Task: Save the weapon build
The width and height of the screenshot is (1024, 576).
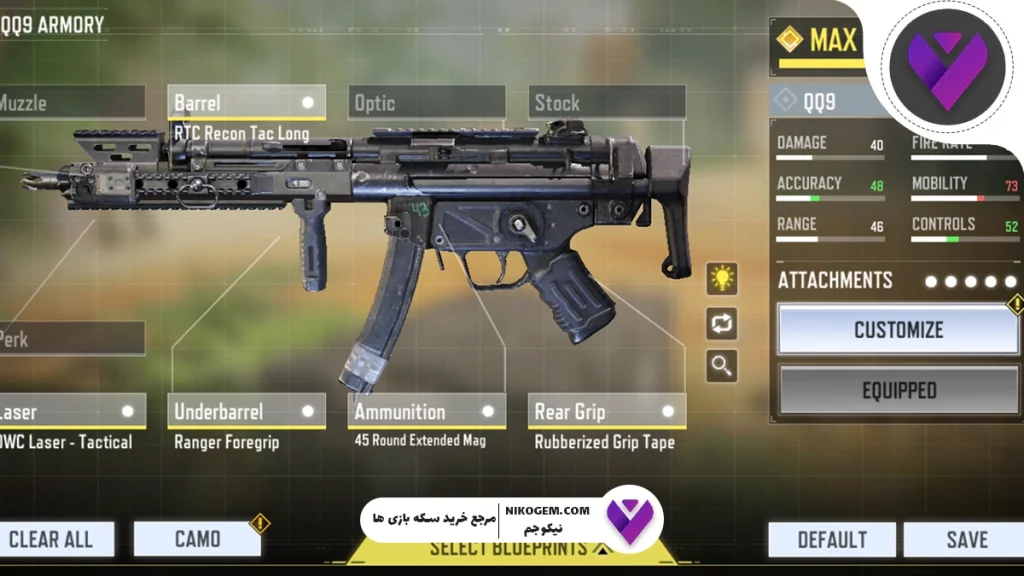Action: coord(966,540)
